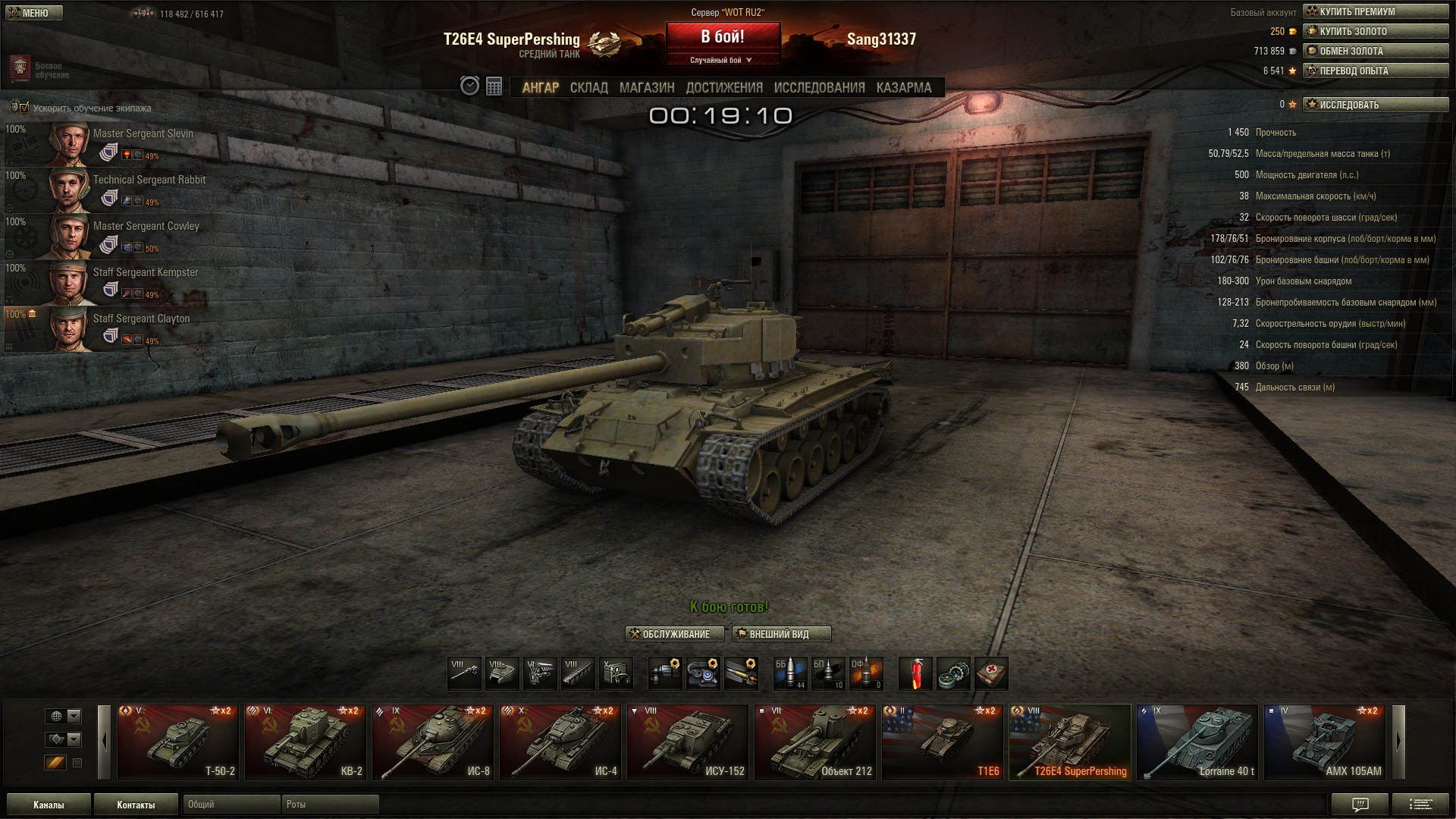Open the КАЗАРМА tab

[x=903, y=88]
